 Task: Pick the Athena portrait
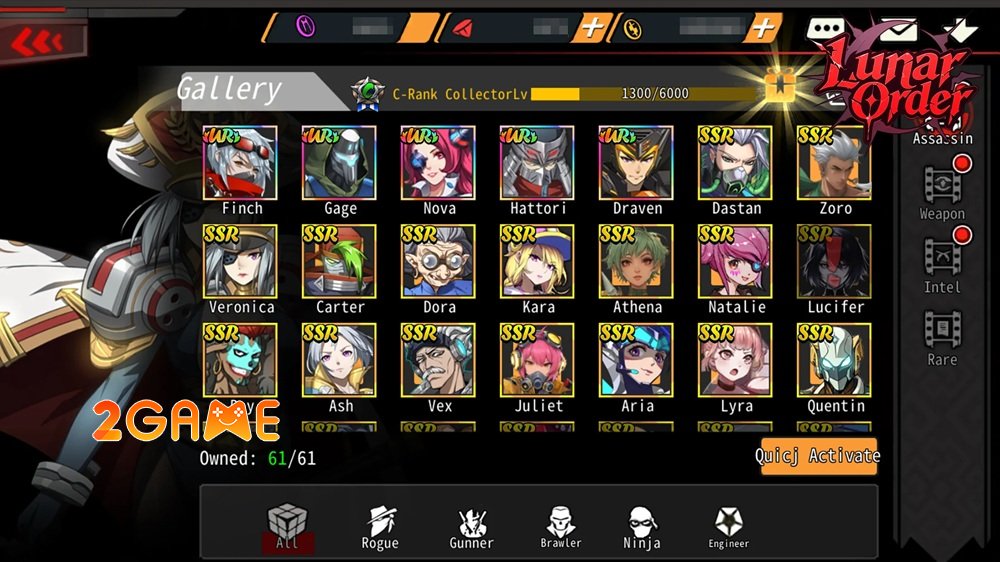(636, 262)
